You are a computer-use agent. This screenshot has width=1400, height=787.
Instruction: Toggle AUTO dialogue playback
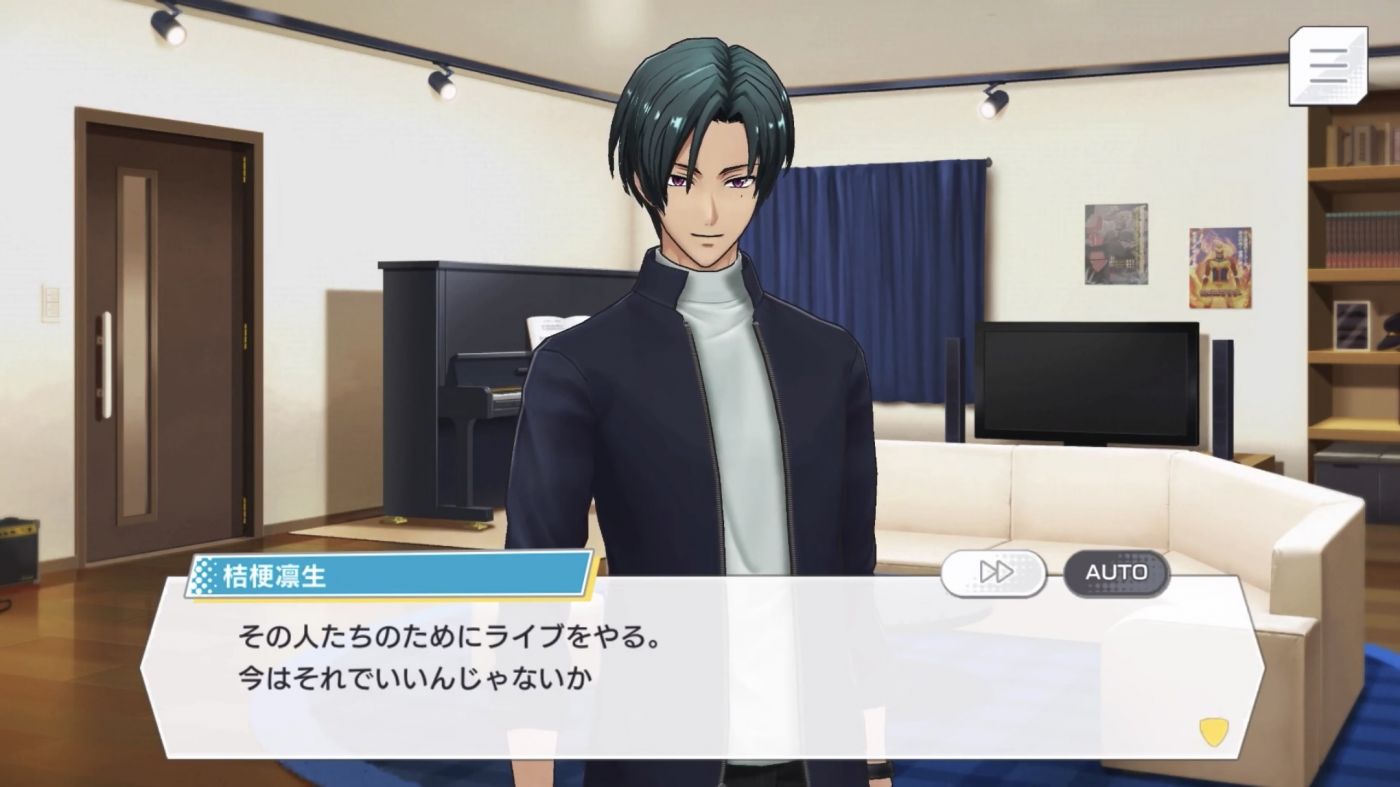click(1115, 573)
